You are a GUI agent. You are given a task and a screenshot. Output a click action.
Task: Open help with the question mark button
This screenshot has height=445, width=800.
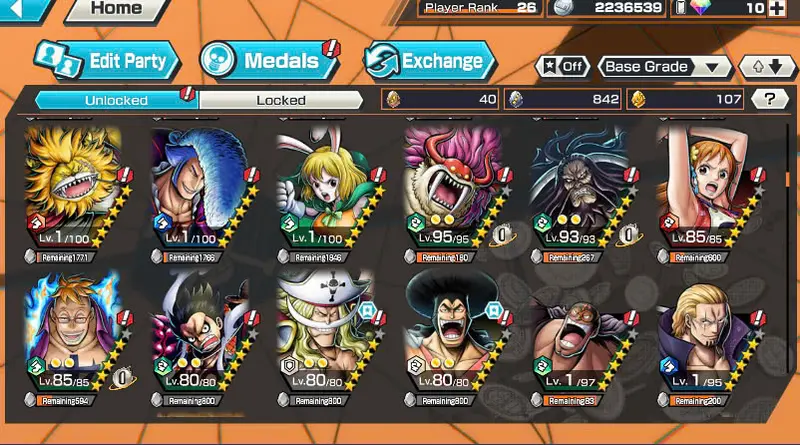(x=769, y=99)
